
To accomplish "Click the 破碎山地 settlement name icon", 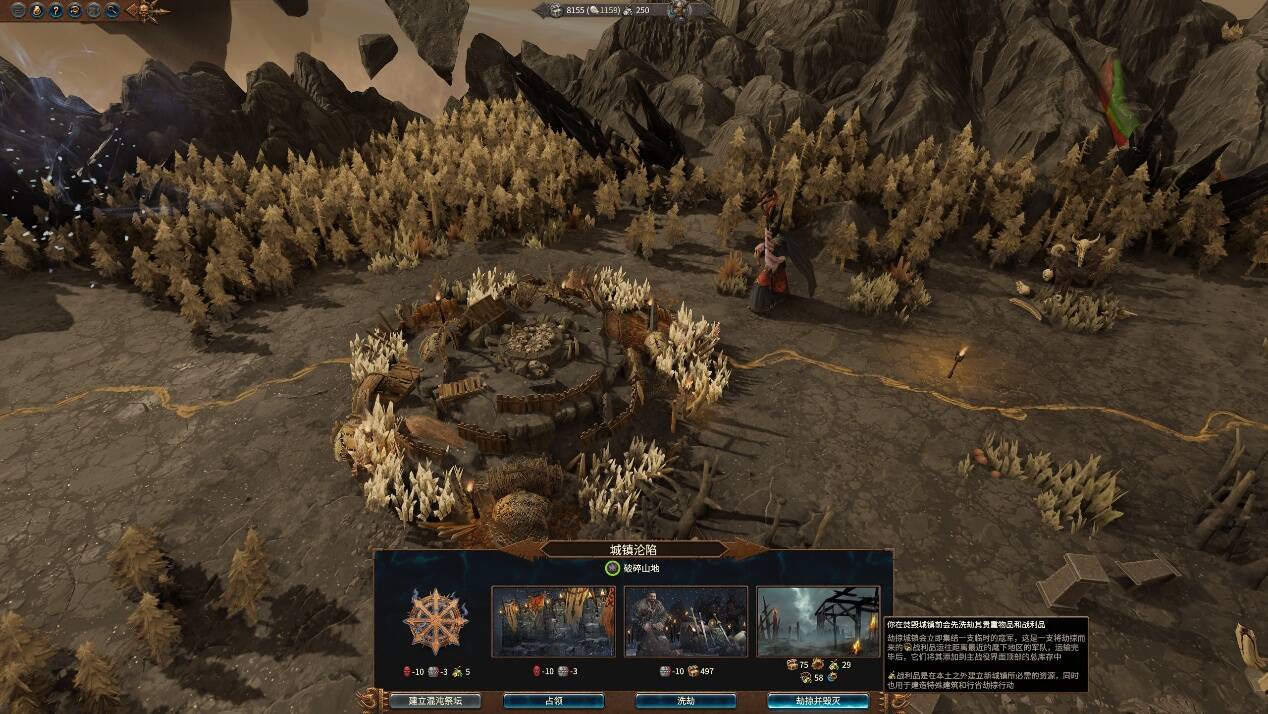I will 612,568.
